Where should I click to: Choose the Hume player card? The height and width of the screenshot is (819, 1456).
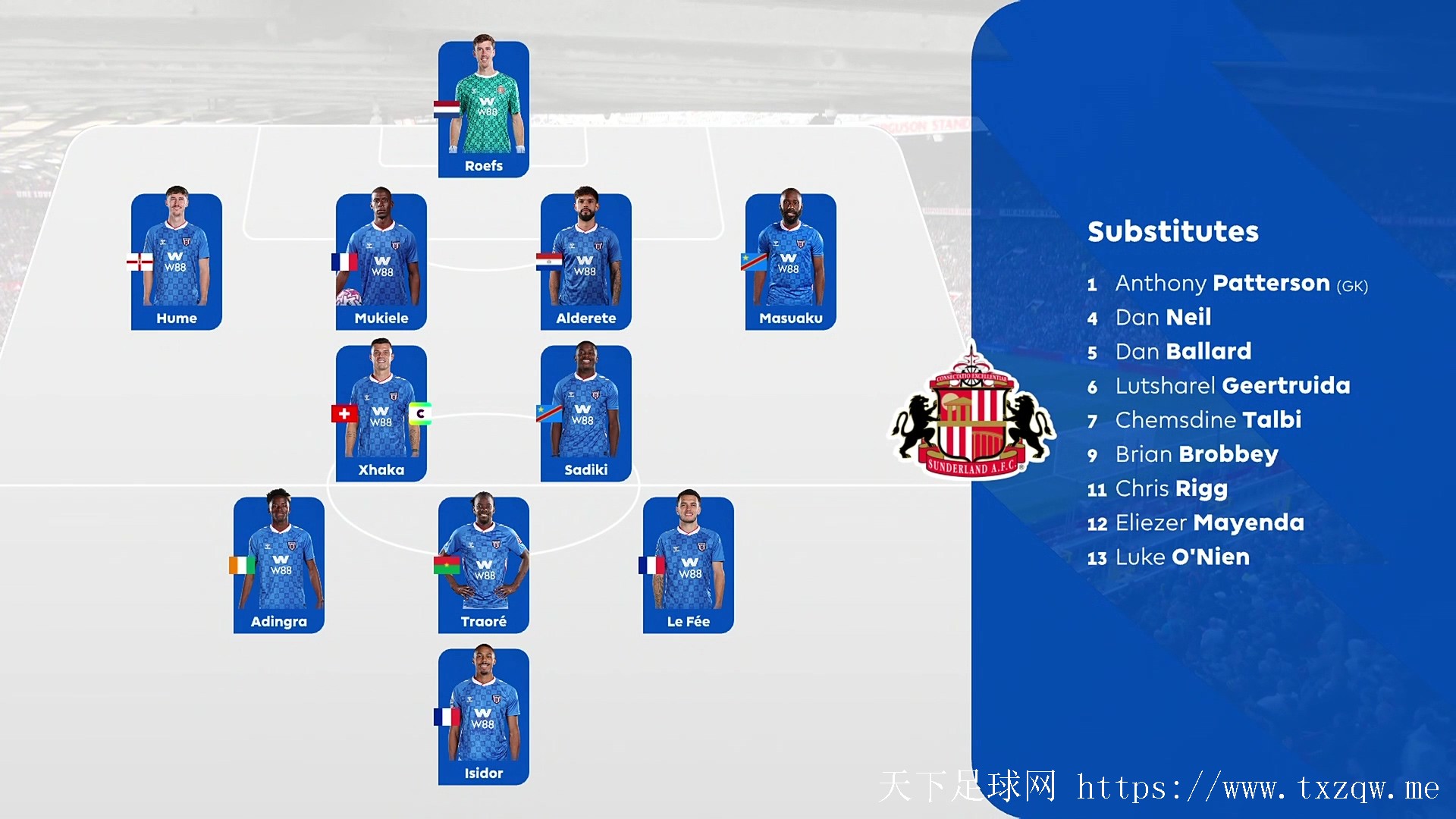click(177, 262)
